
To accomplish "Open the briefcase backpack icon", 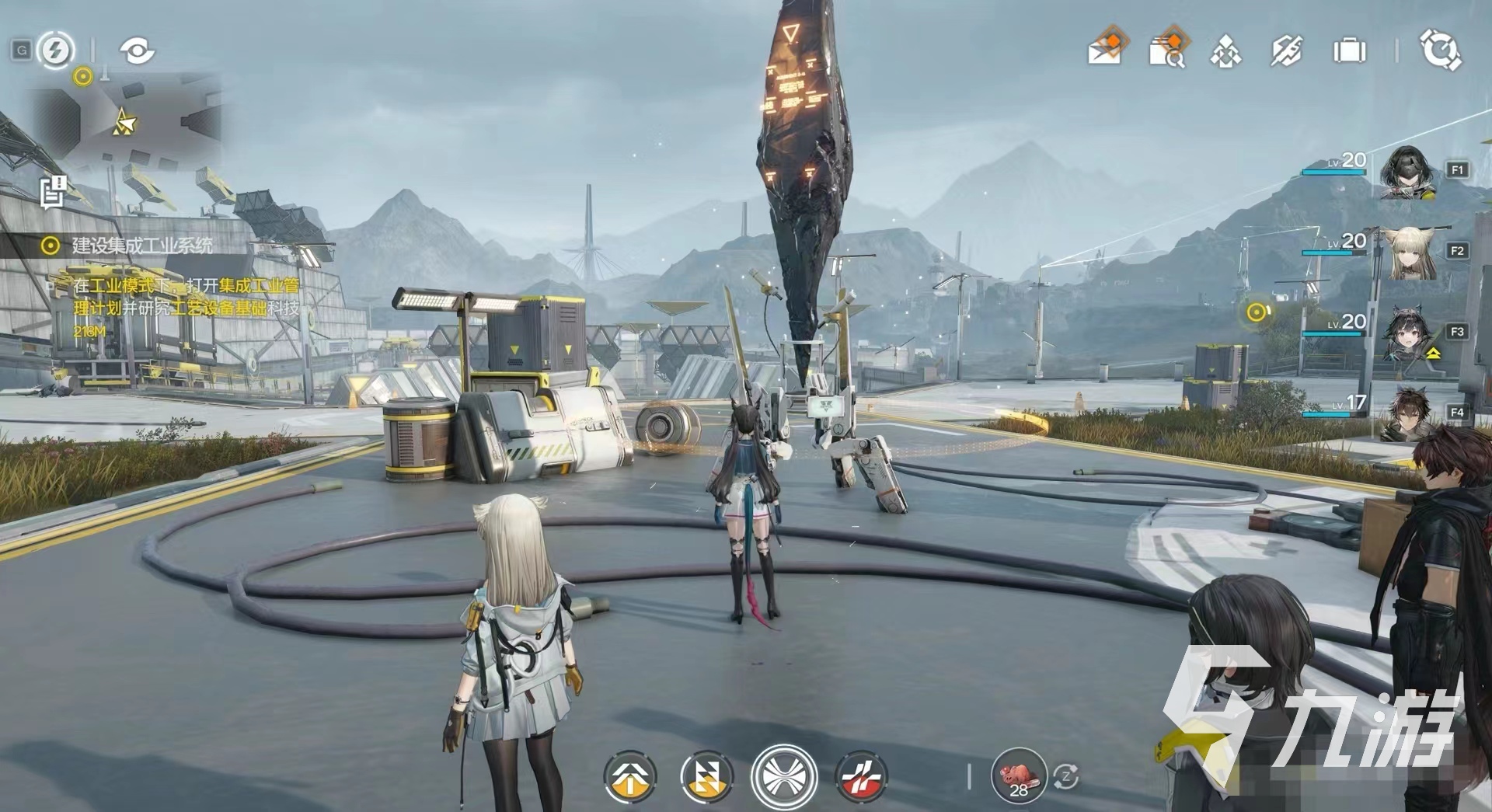I will coord(1349,51).
